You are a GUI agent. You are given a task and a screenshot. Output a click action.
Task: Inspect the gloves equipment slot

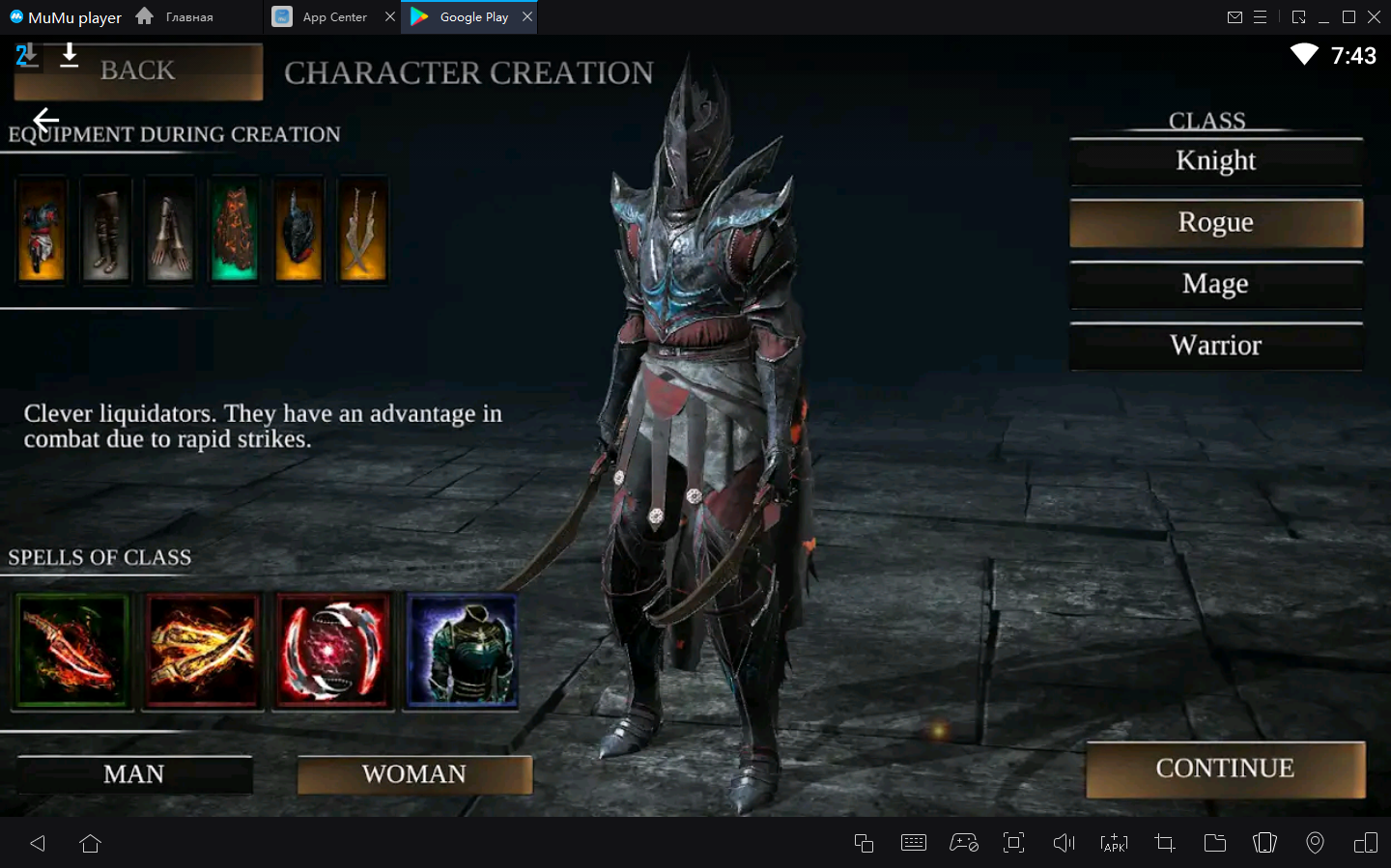(170, 231)
